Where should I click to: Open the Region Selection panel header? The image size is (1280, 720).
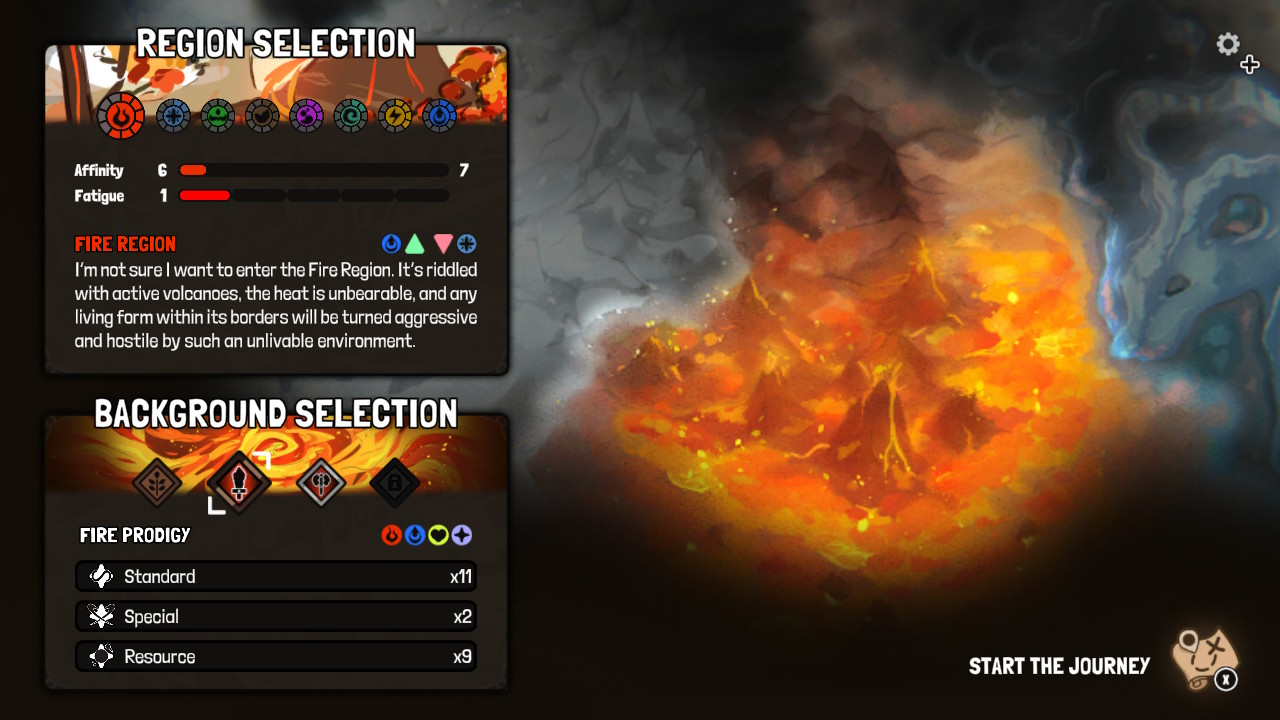click(x=277, y=44)
